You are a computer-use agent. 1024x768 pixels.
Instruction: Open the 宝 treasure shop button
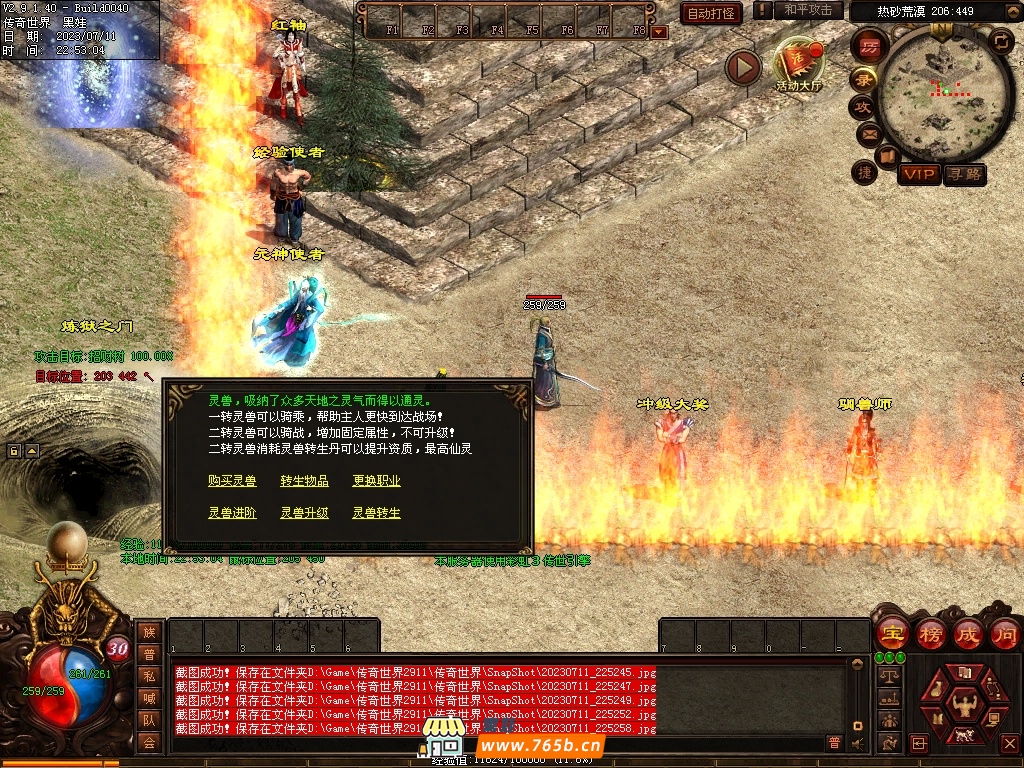pyautogui.click(x=890, y=633)
